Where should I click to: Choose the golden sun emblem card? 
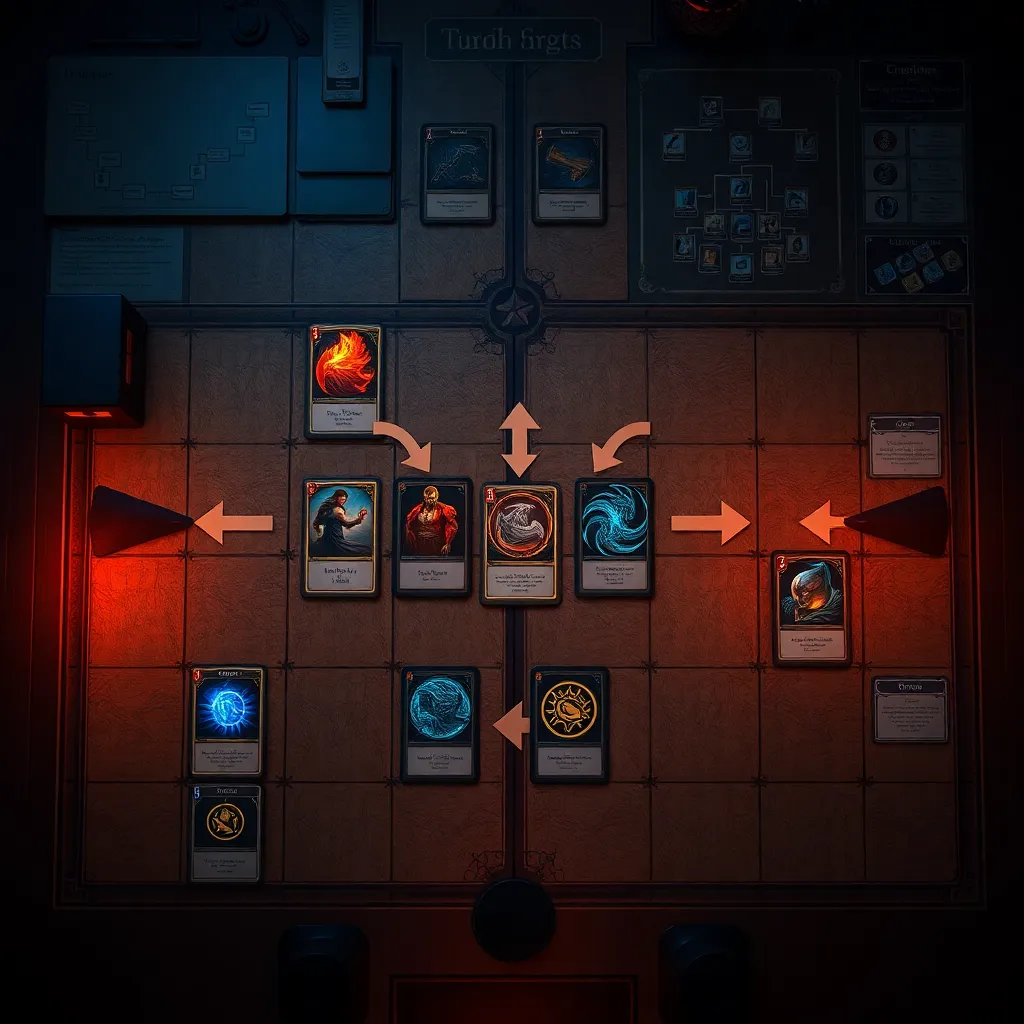coord(569,723)
